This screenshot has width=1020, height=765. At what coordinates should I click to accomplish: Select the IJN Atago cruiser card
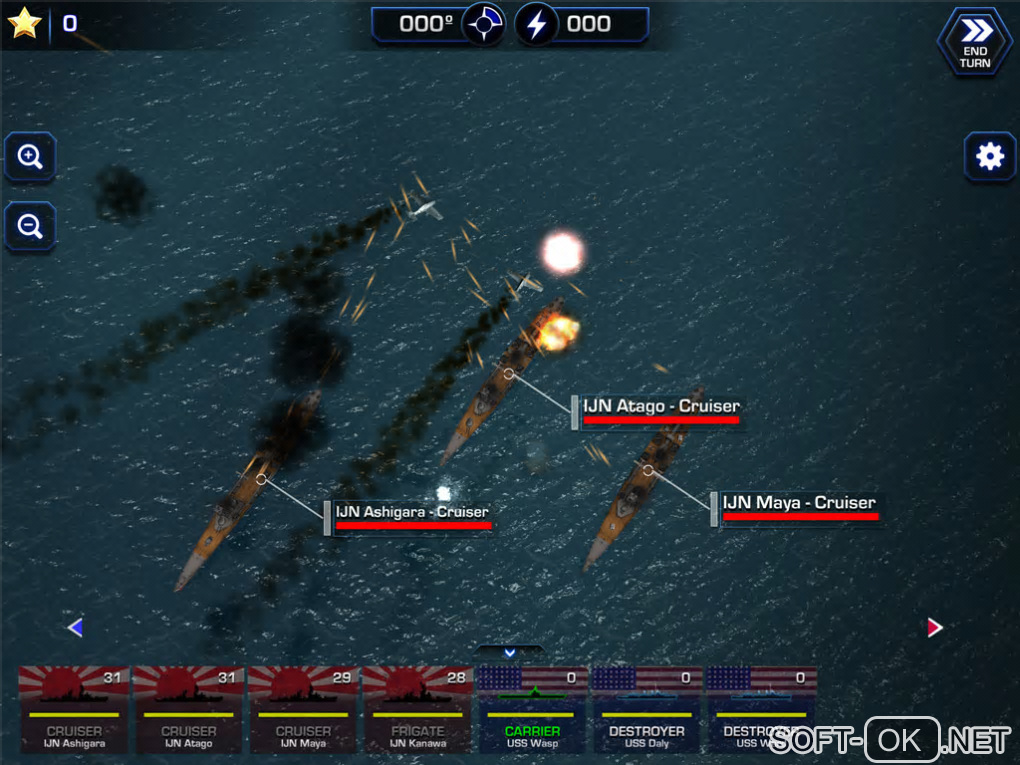coord(189,710)
